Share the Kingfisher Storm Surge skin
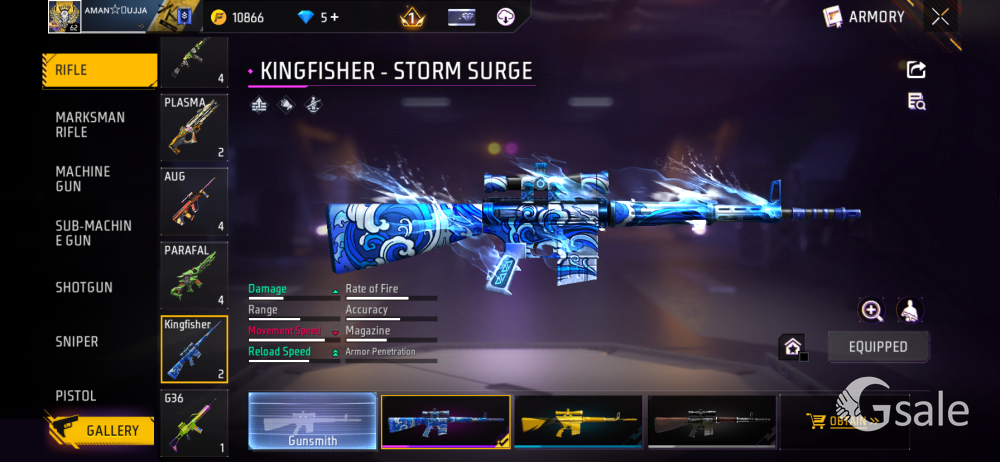The height and width of the screenshot is (462, 1000). pyautogui.click(x=916, y=70)
